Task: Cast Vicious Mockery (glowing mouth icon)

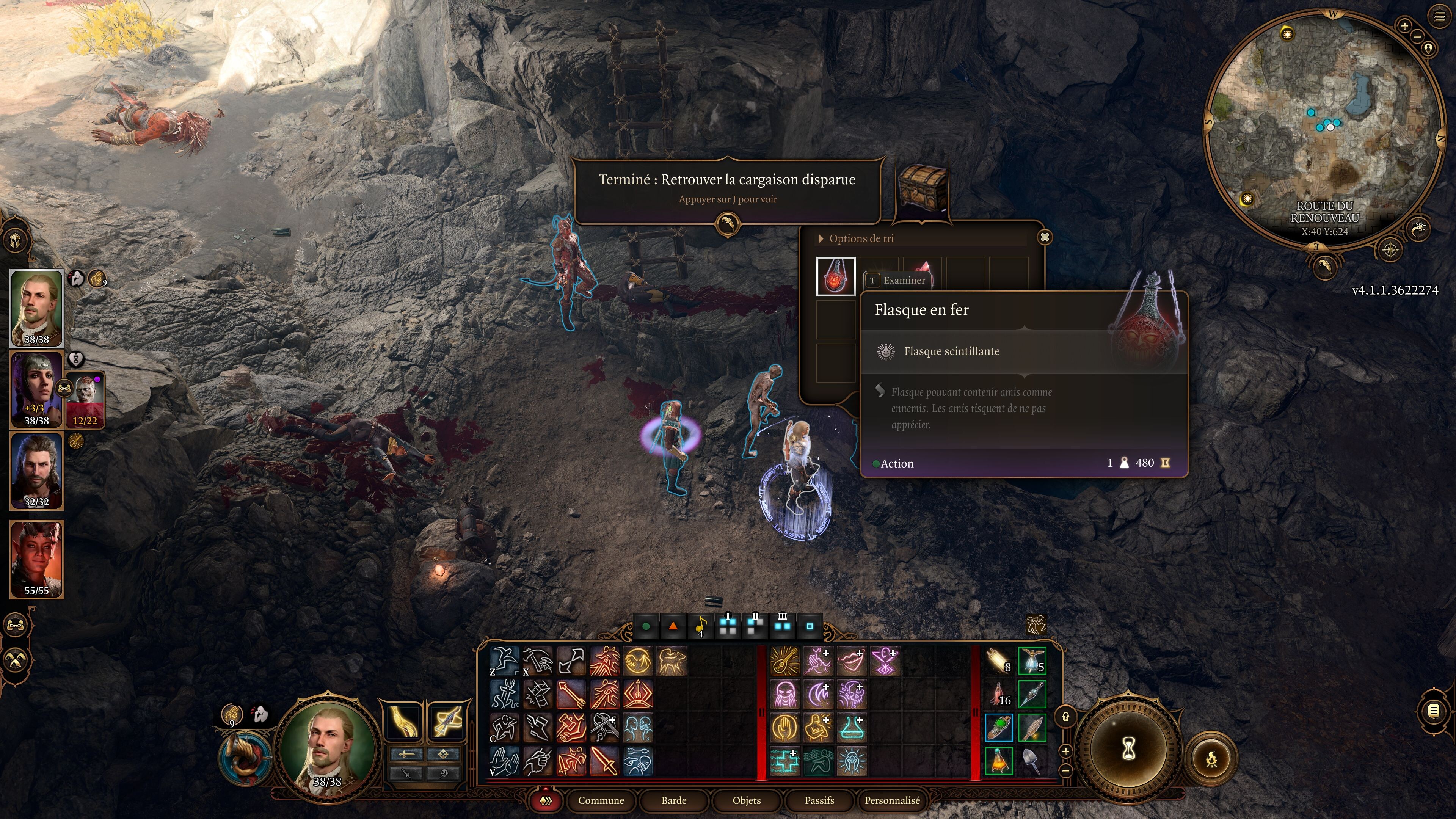Action: pyautogui.click(x=852, y=661)
